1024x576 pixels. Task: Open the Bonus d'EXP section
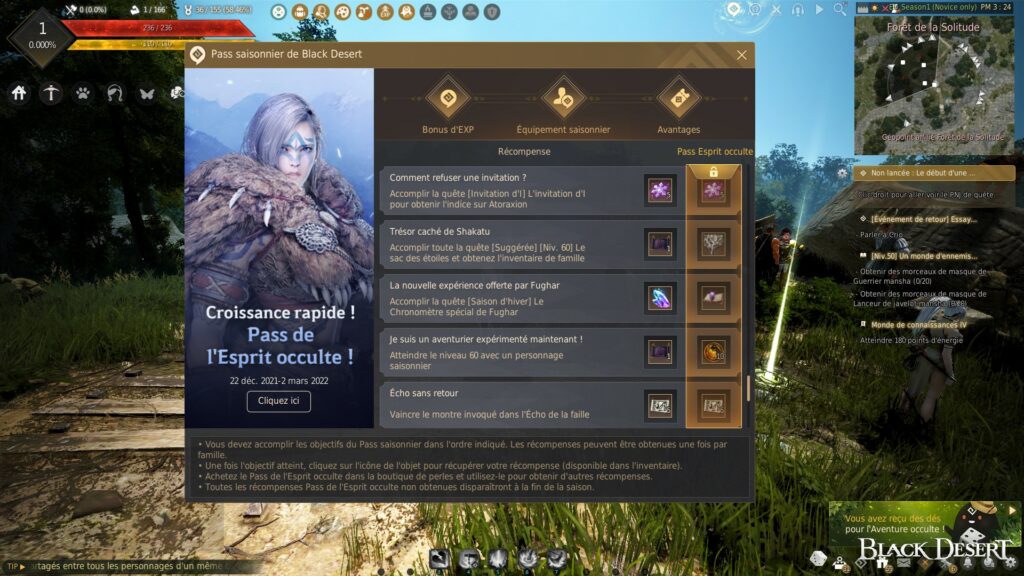pyautogui.click(x=447, y=98)
